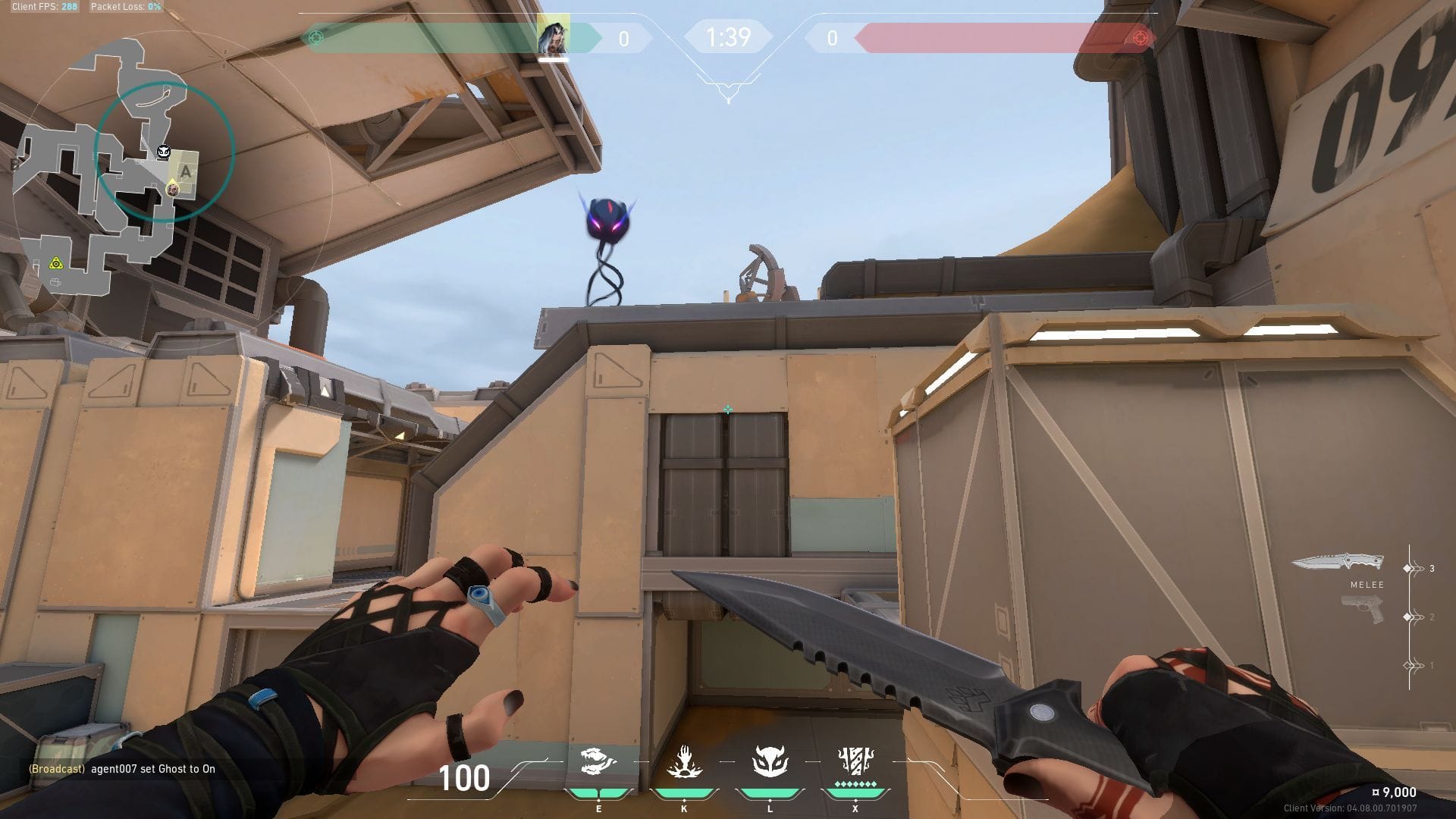Use the Seize ability icon
Screen dimensions: 1456x819
pyautogui.click(x=684, y=762)
